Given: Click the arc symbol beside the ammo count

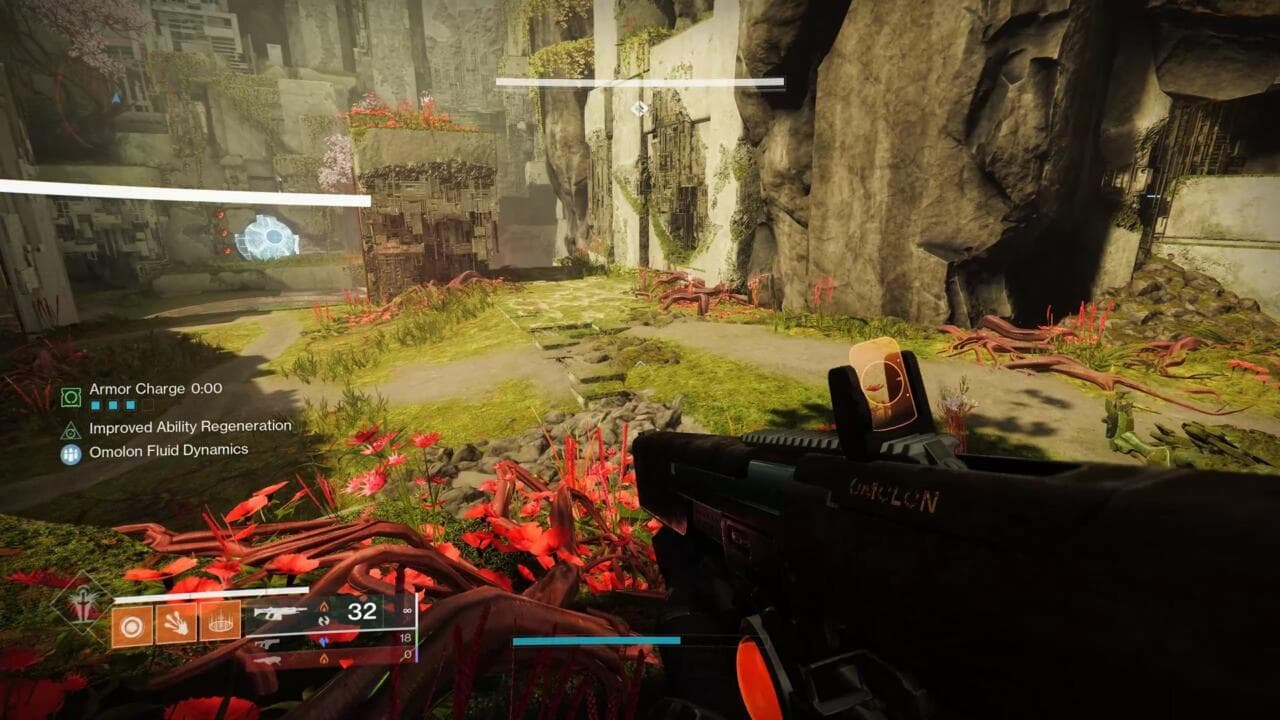Looking at the screenshot, I should pos(323,622).
